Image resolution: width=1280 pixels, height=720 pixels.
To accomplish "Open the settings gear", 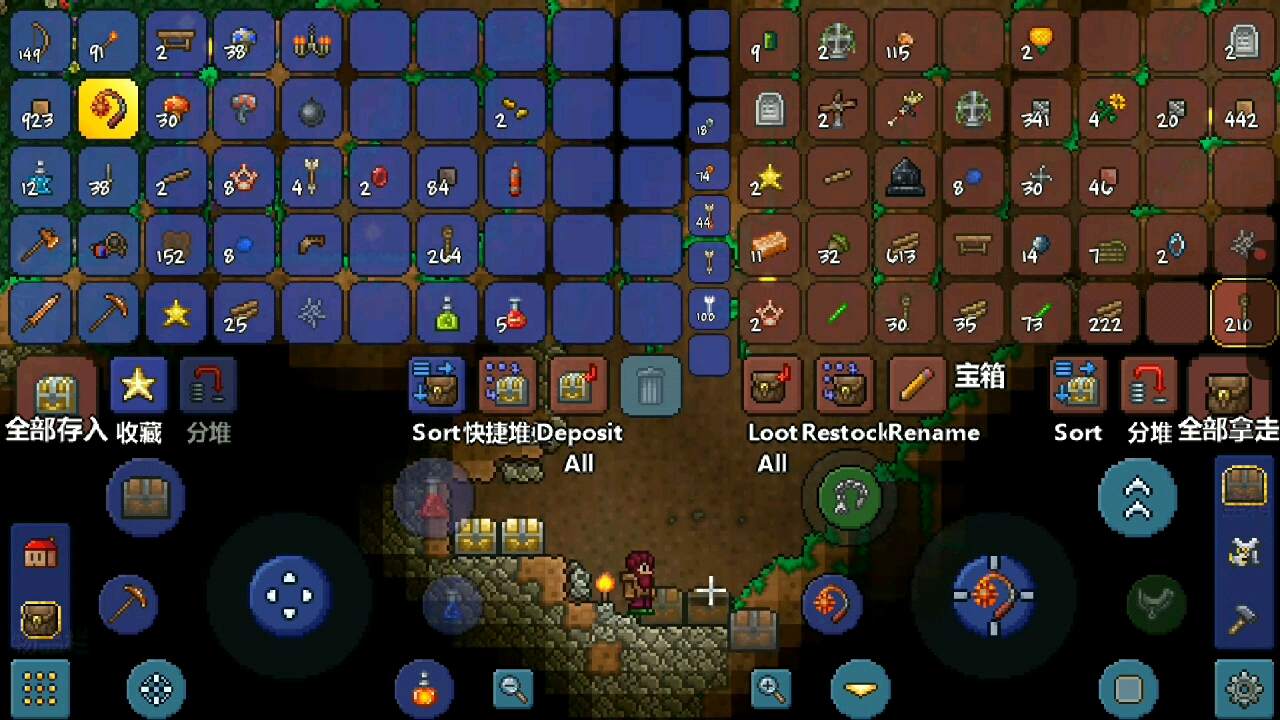I will pyautogui.click(x=1244, y=688).
